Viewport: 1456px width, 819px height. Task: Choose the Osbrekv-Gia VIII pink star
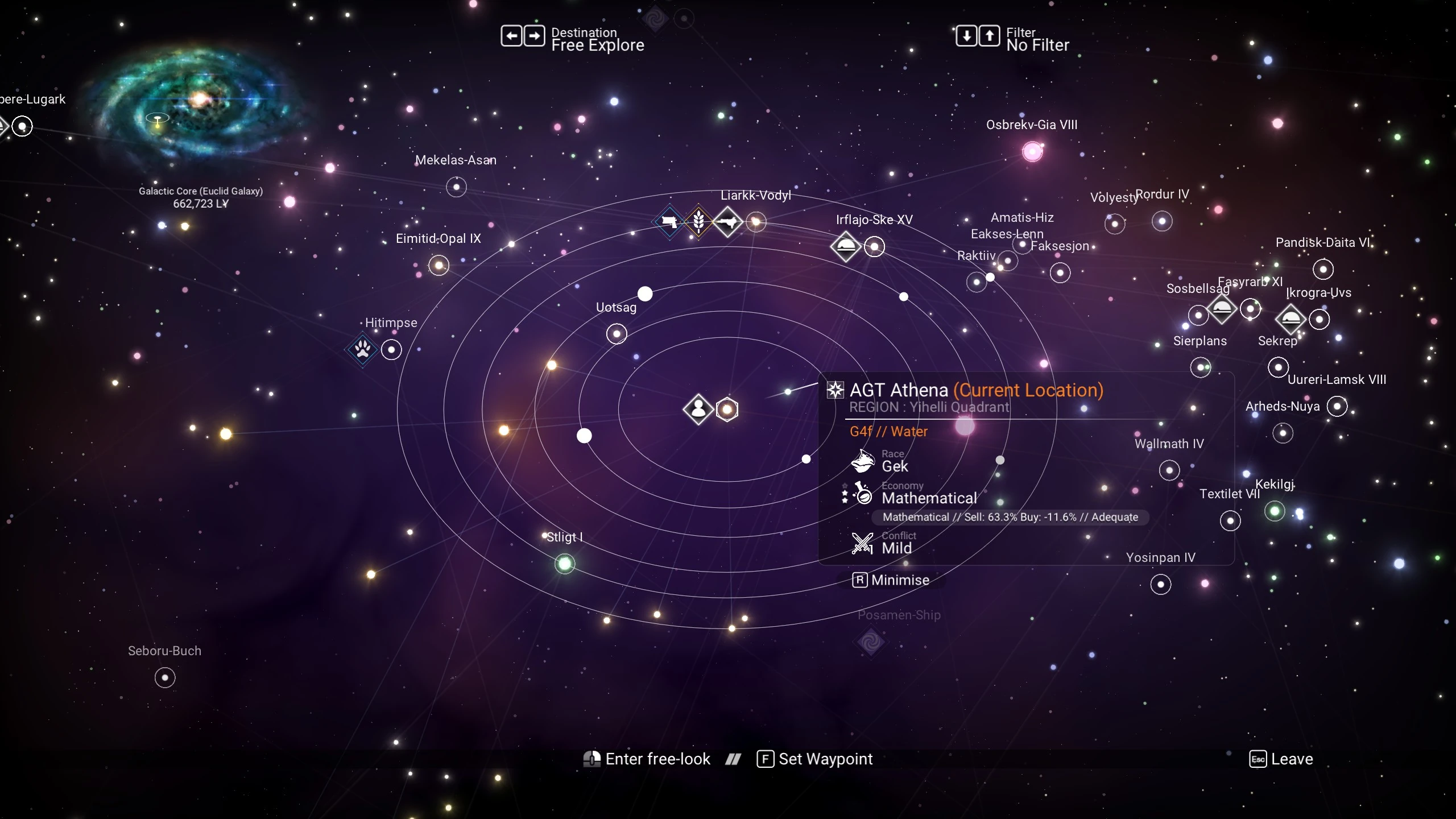(x=1032, y=151)
